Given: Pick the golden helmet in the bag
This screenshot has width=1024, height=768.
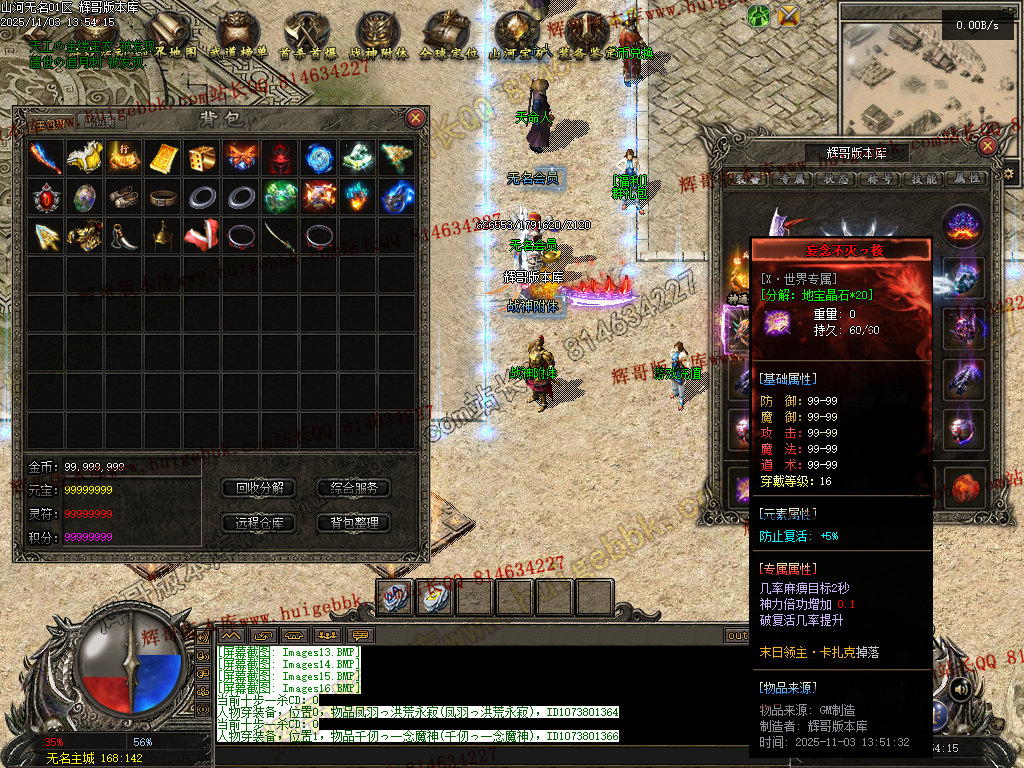Looking at the screenshot, I should [162, 235].
